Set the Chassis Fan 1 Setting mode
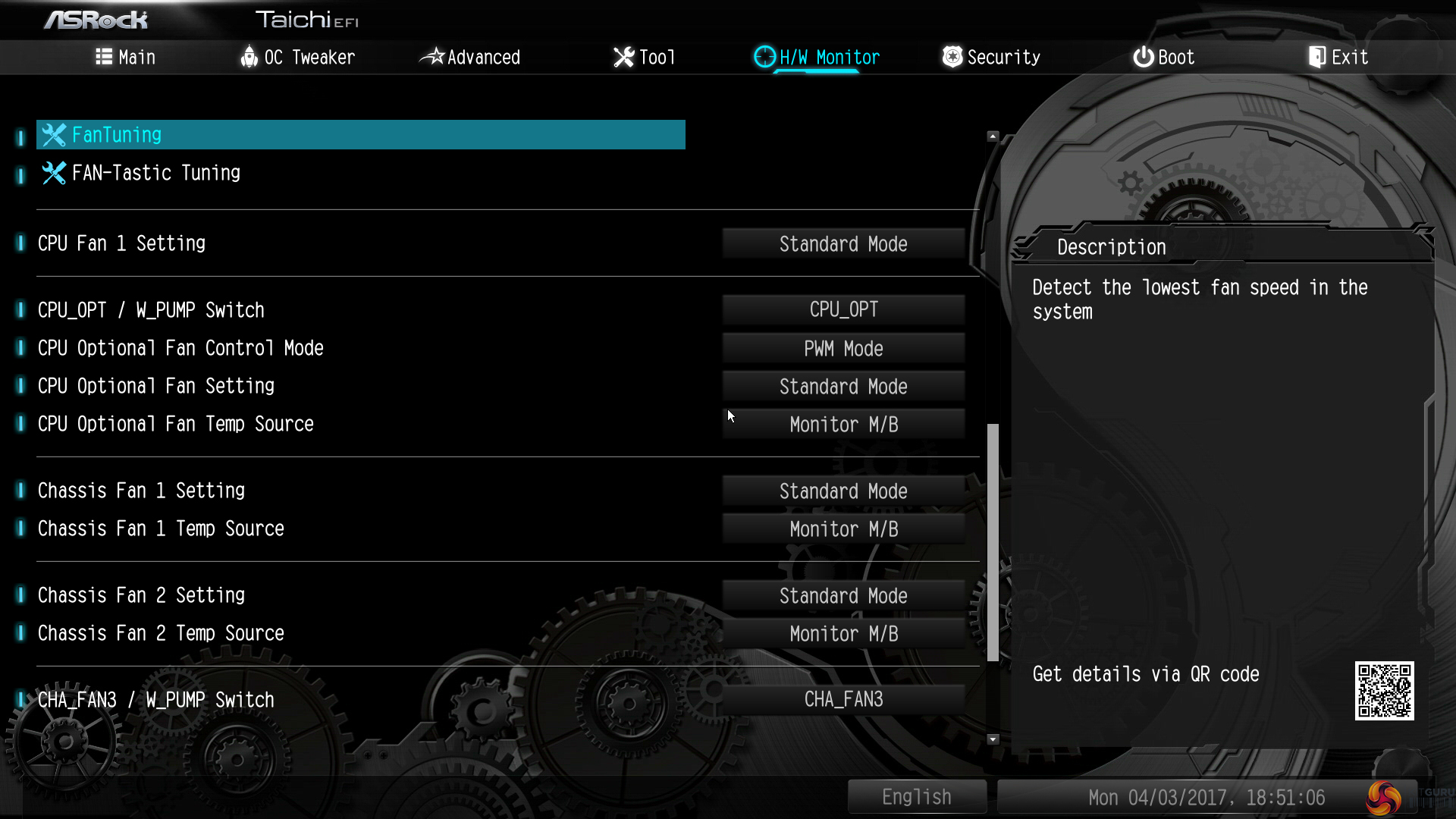The image size is (1456, 819). (843, 491)
